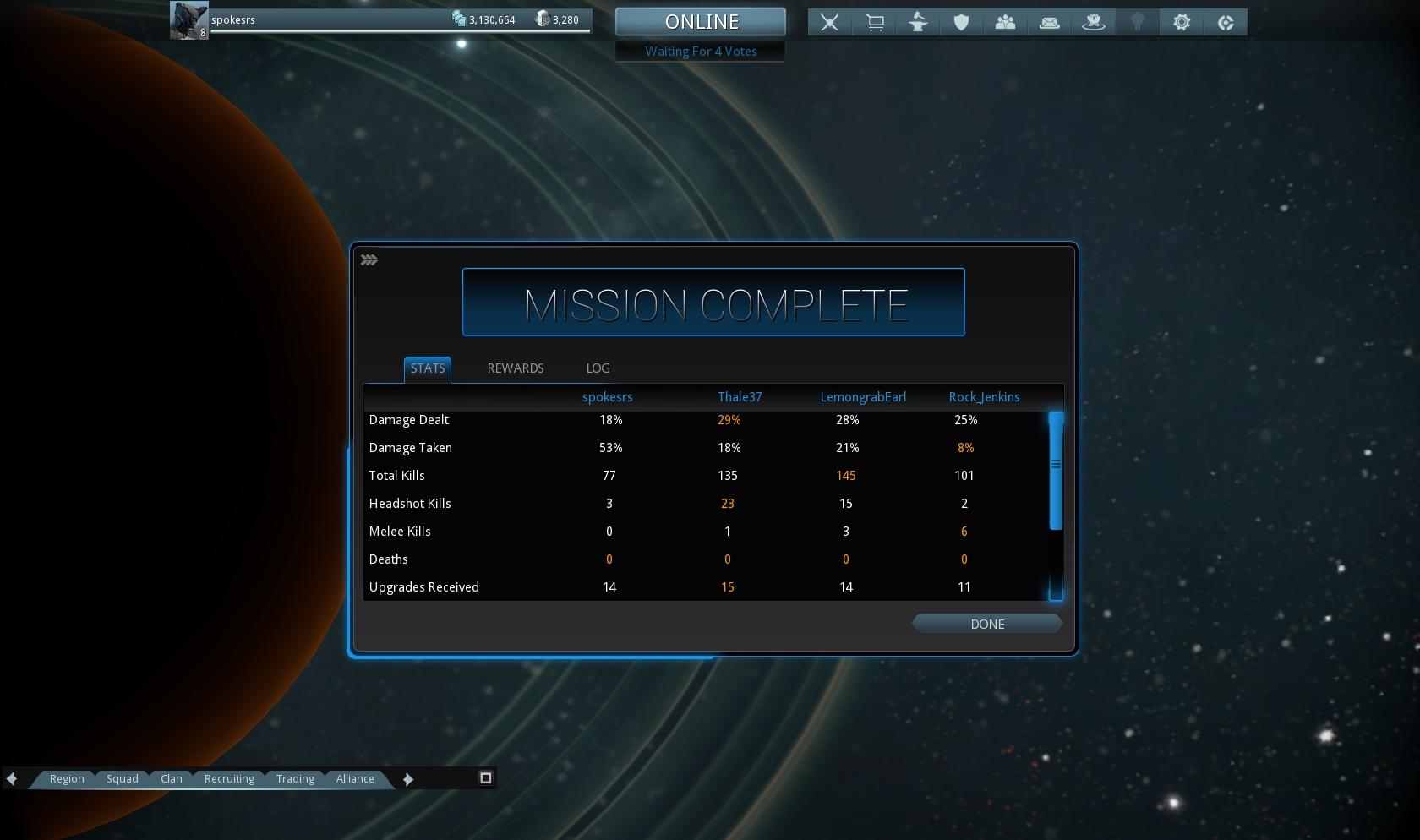Select the STATS tab

[x=428, y=368]
